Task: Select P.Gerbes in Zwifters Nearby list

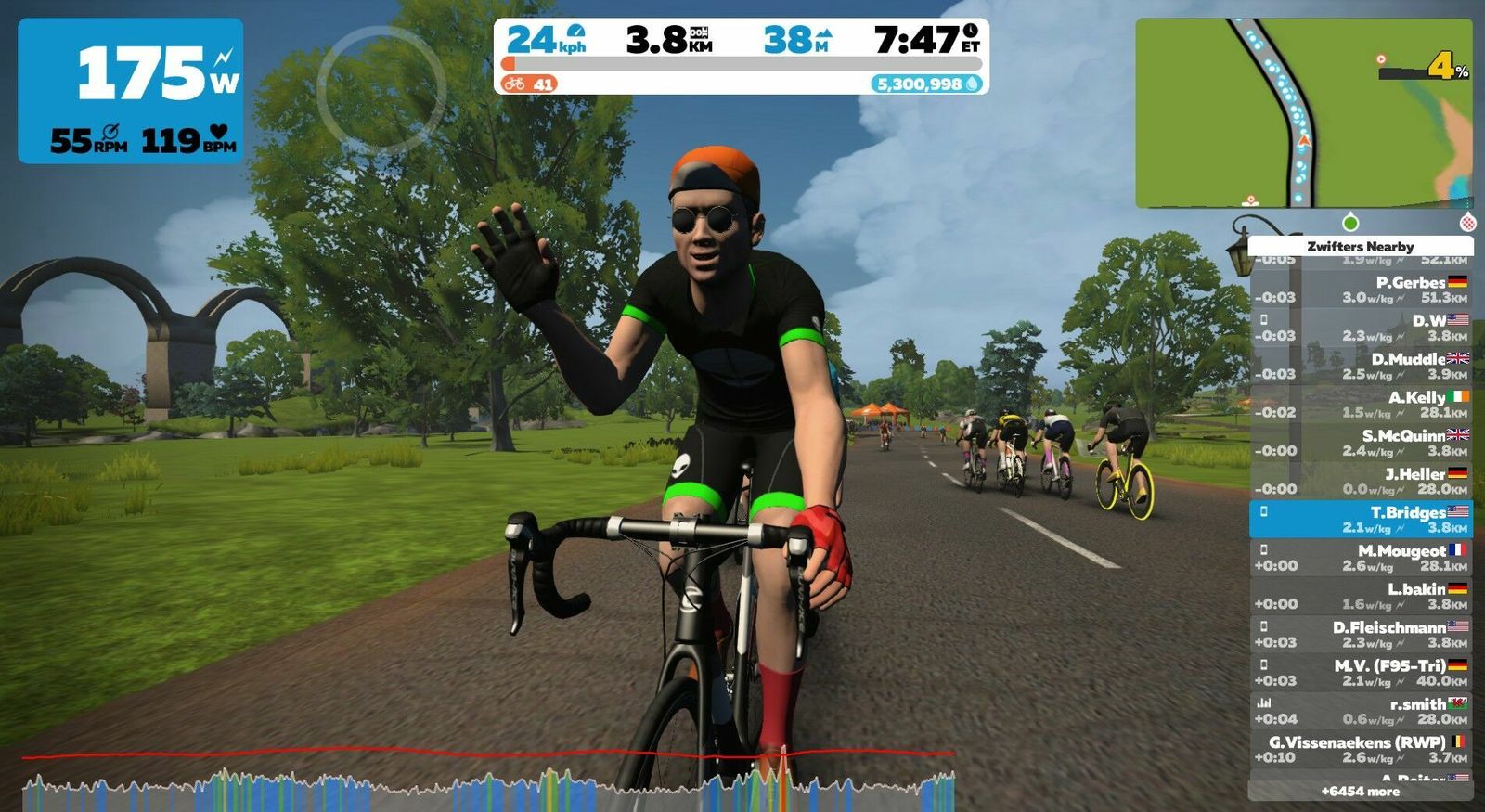Action: tap(1361, 290)
